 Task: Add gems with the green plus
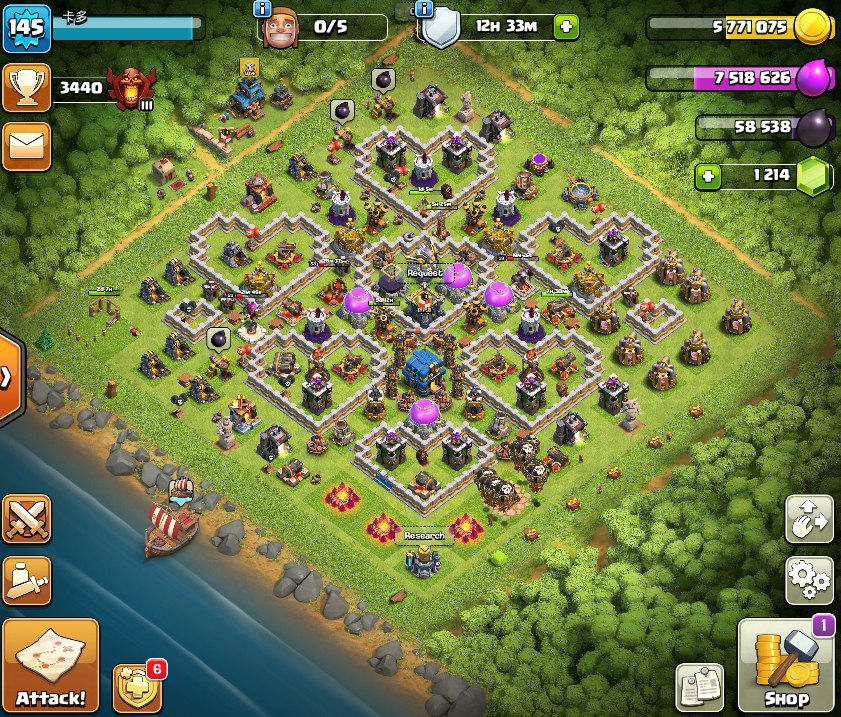[709, 176]
